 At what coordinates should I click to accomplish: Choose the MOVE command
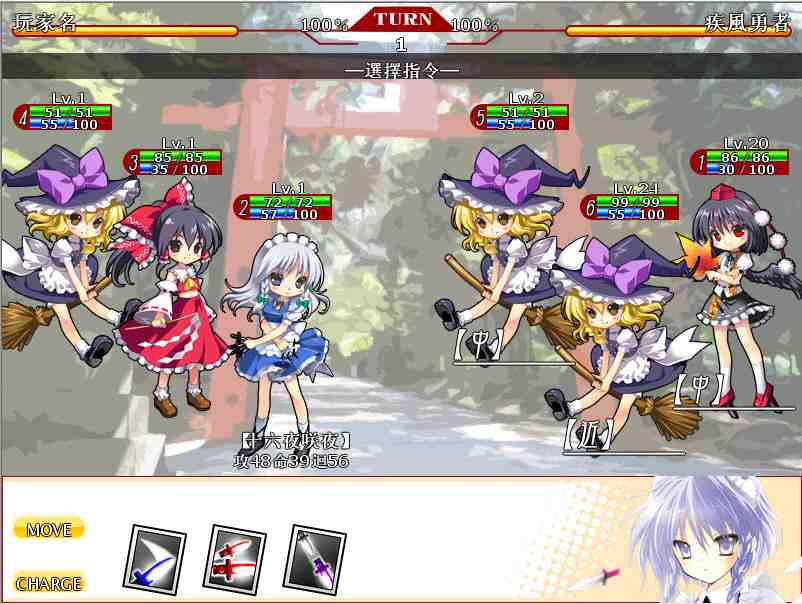point(49,529)
